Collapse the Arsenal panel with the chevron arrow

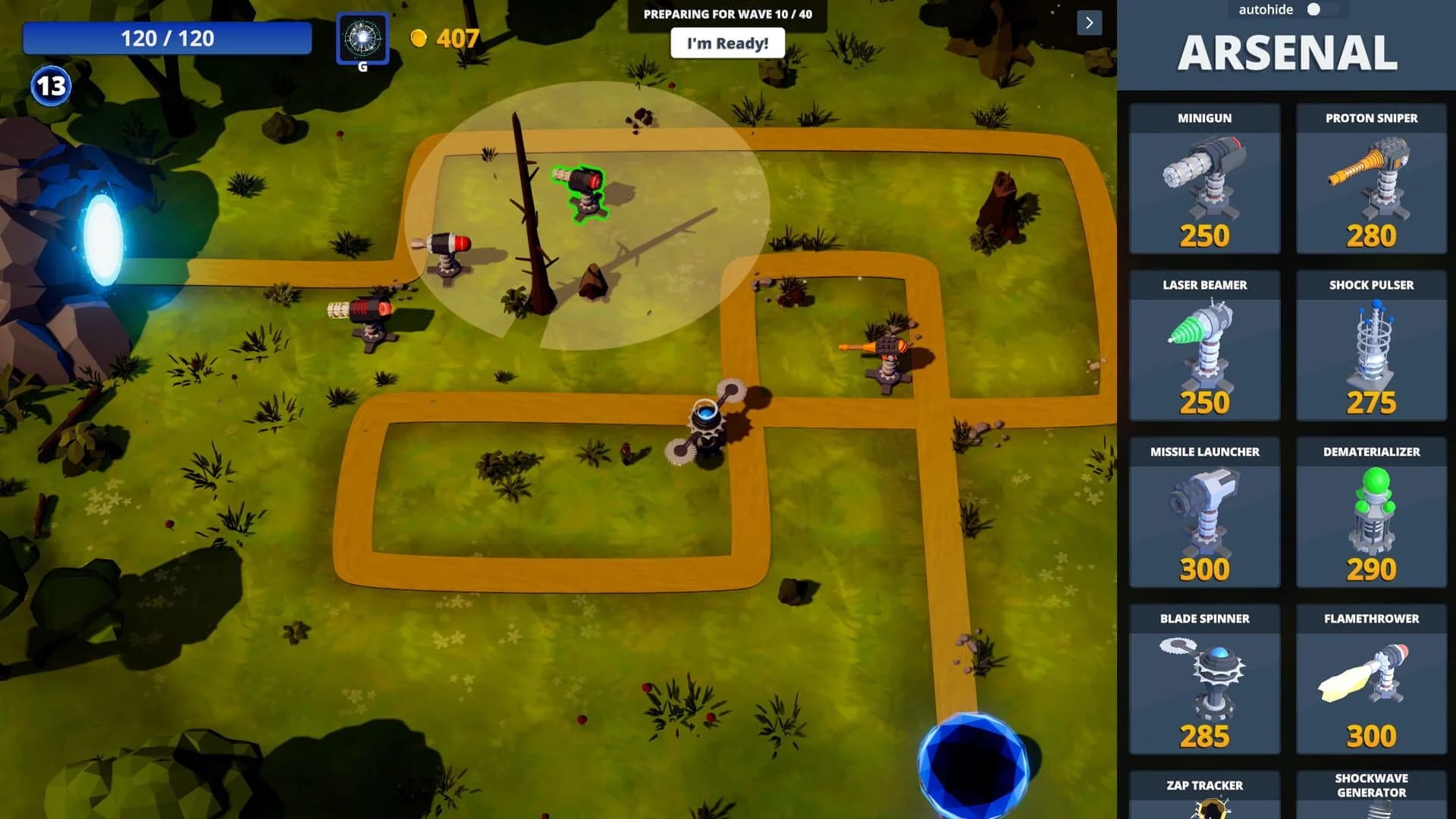1089,24
